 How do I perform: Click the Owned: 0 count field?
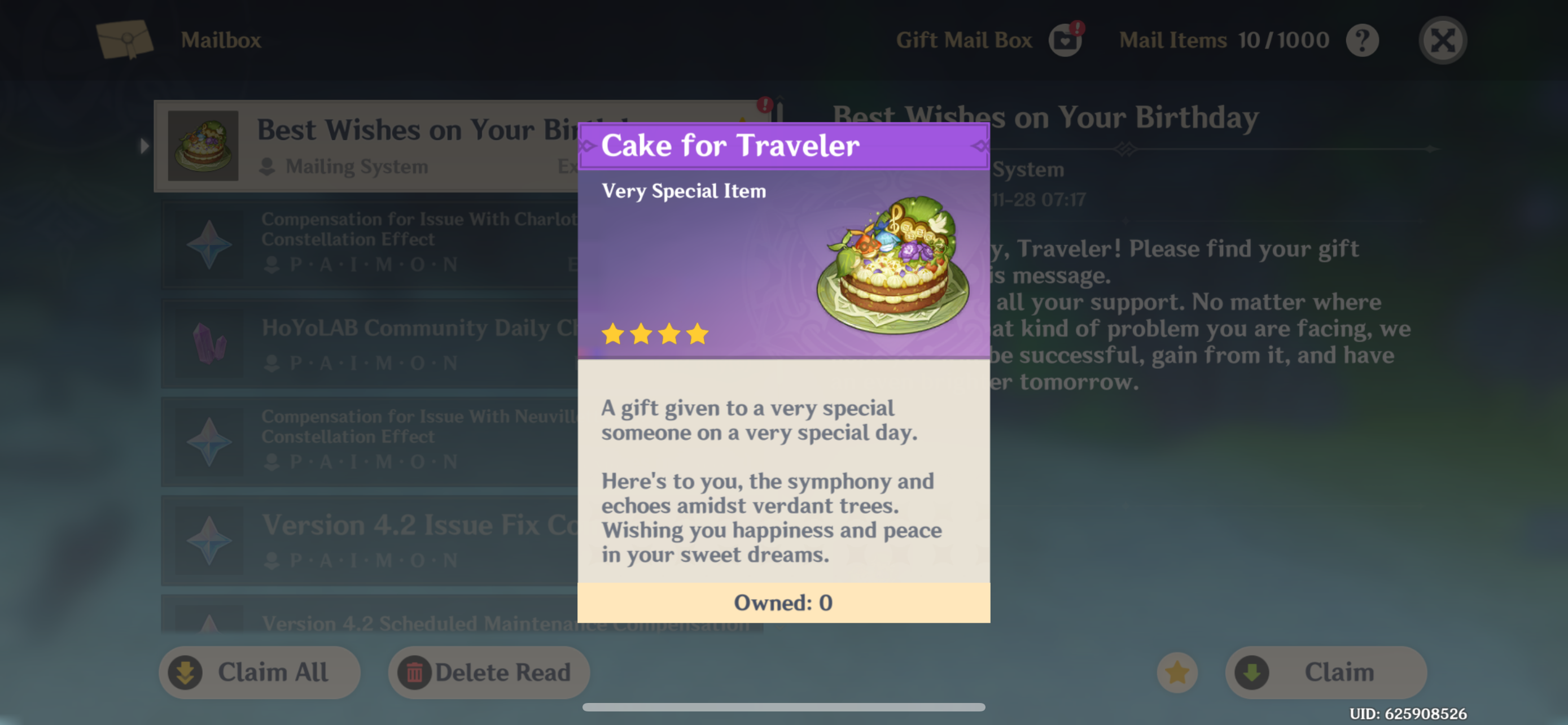(x=783, y=602)
